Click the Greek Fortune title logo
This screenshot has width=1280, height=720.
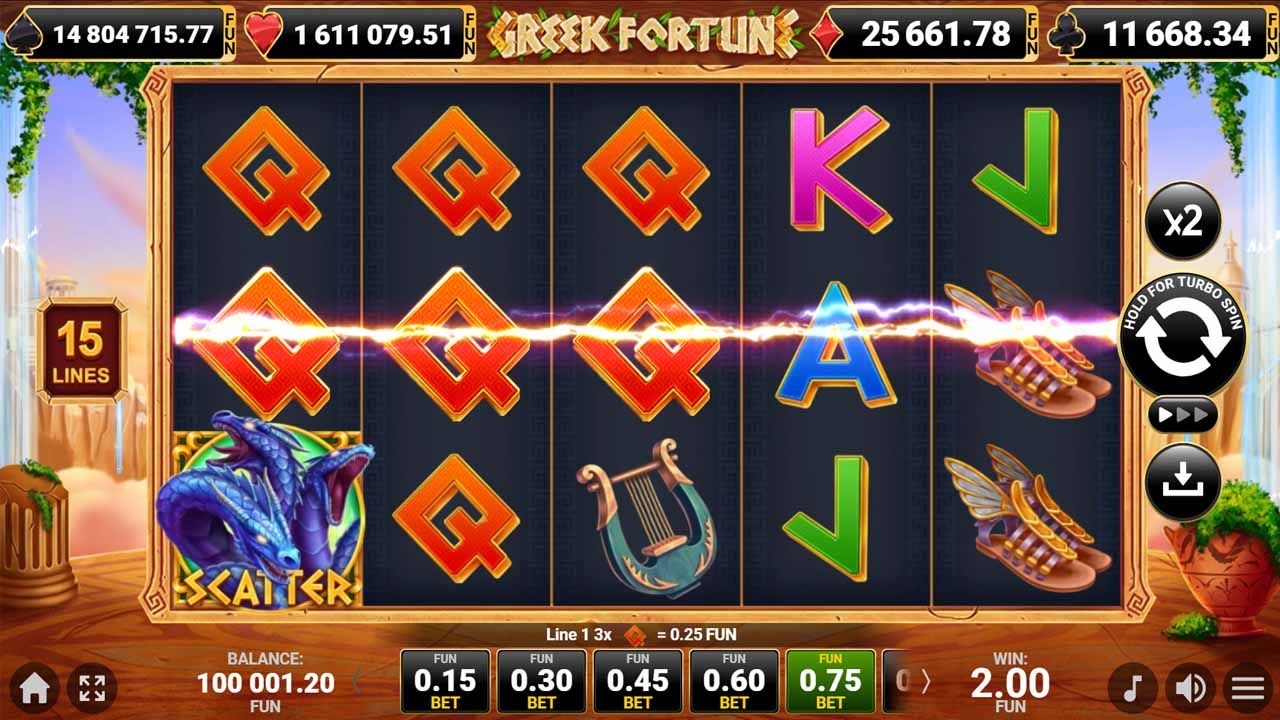tap(638, 30)
